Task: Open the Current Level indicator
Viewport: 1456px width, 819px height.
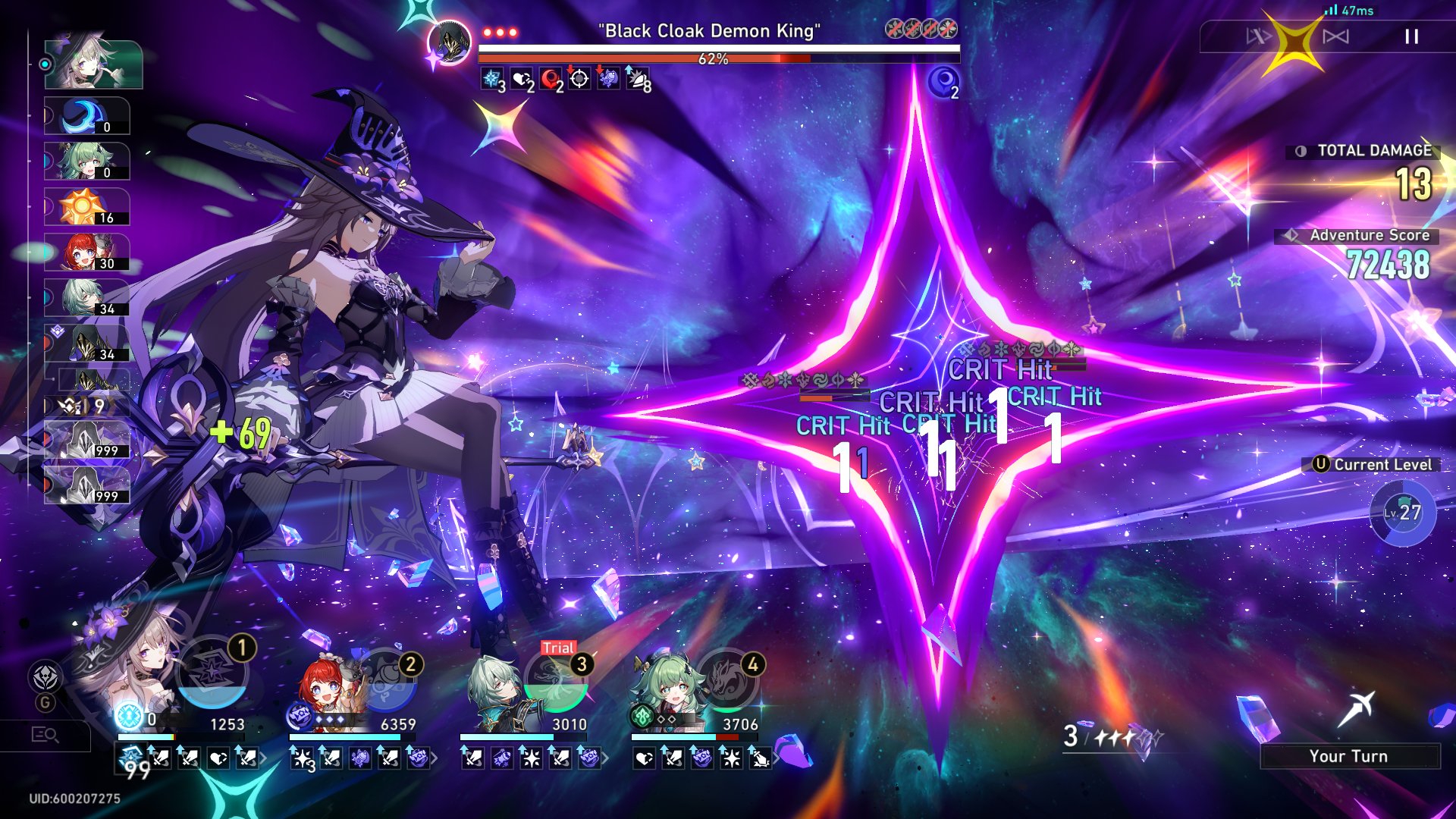Action: pyautogui.click(x=1402, y=513)
